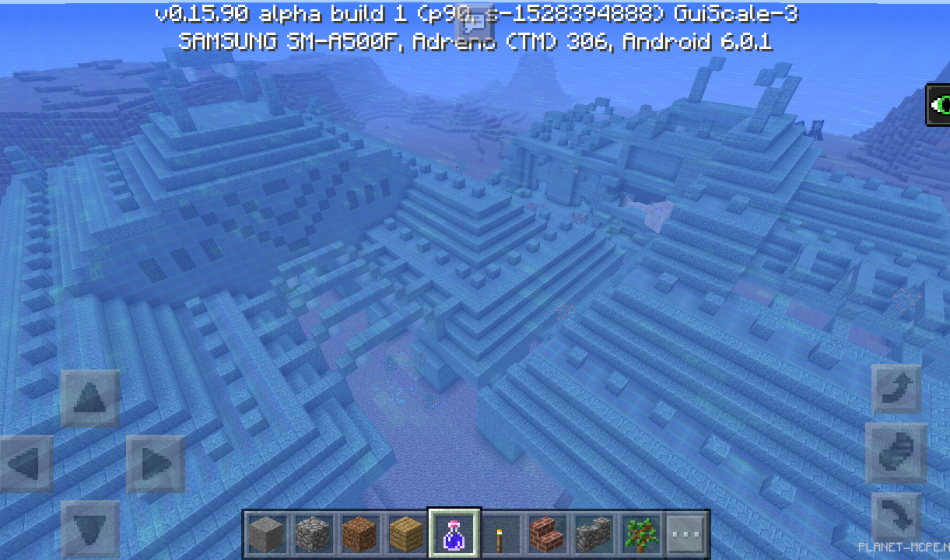Image resolution: width=950 pixels, height=560 pixels.
Task: Choose the torch in the hotbar
Action: pos(498,533)
